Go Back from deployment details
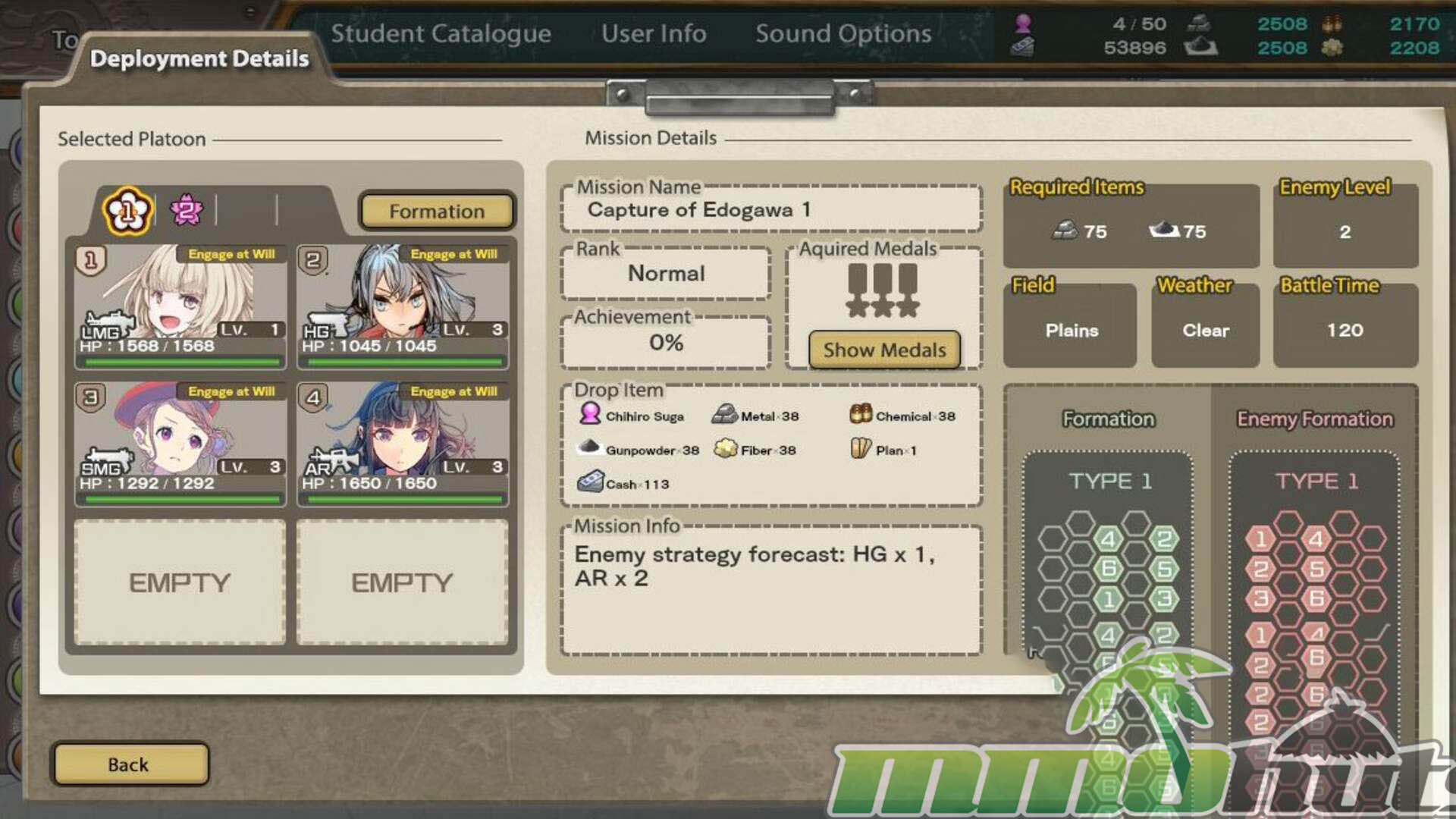Viewport: 1456px width, 819px height. (129, 764)
